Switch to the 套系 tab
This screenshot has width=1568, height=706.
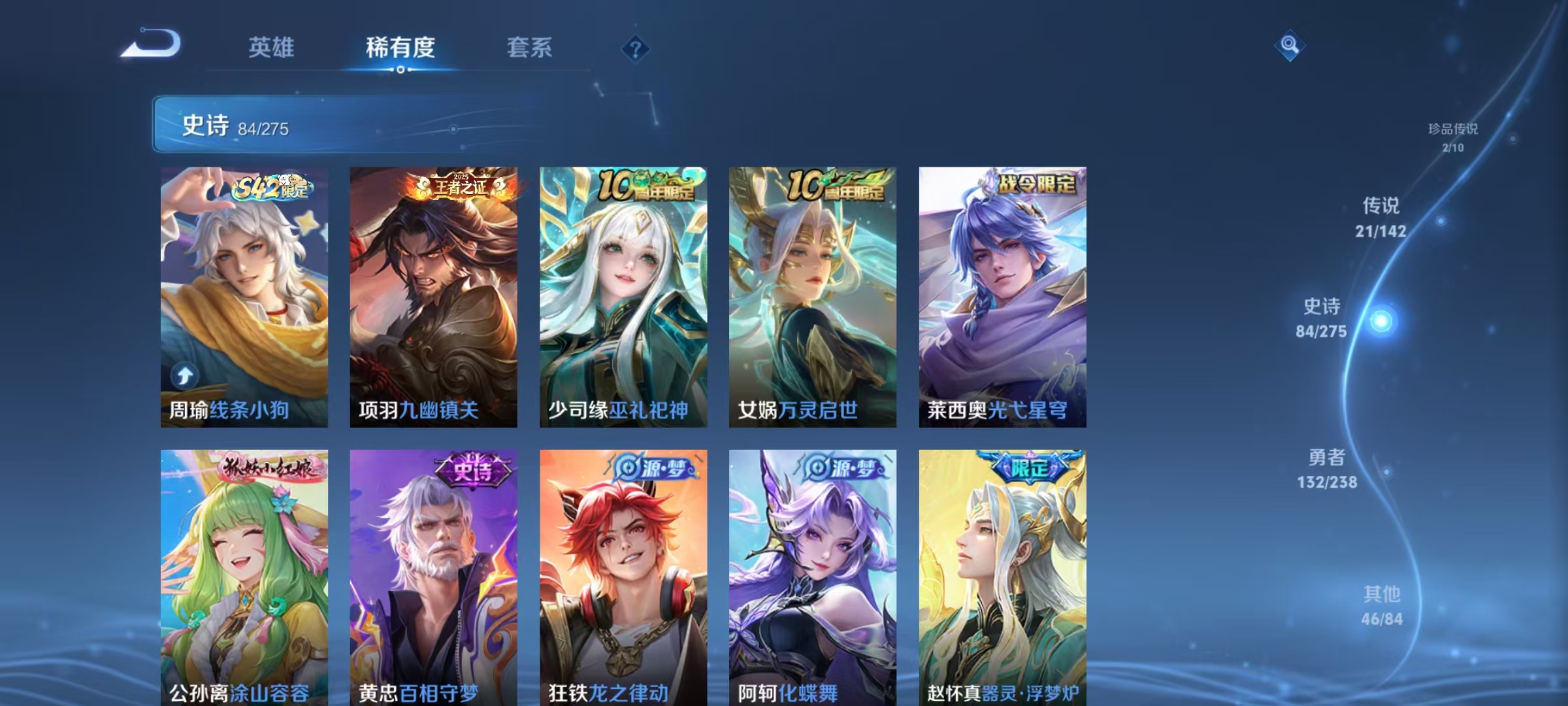click(x=531, y=48)
